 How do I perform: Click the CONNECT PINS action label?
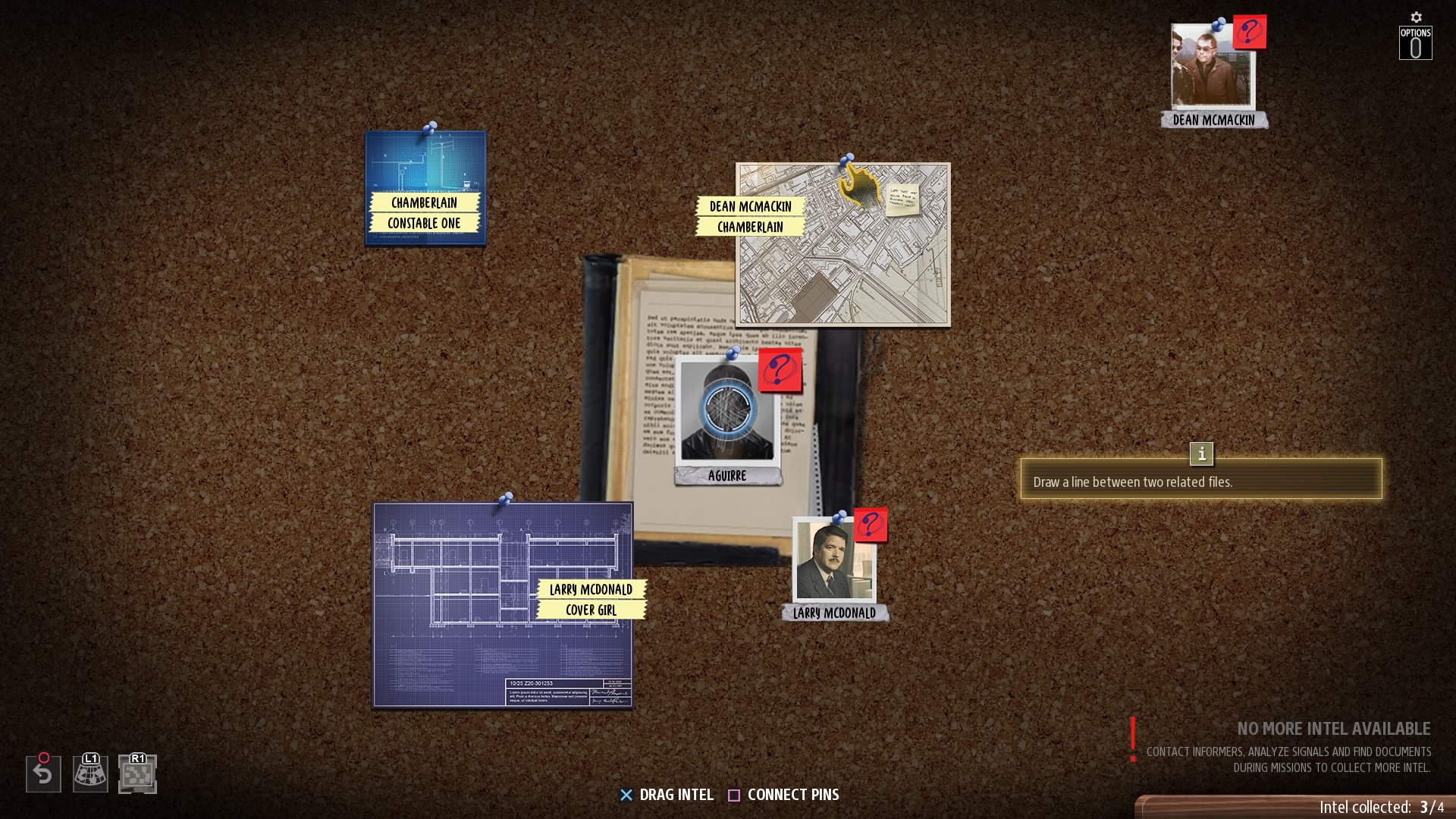pyautogui.click(x=793, y=795)
